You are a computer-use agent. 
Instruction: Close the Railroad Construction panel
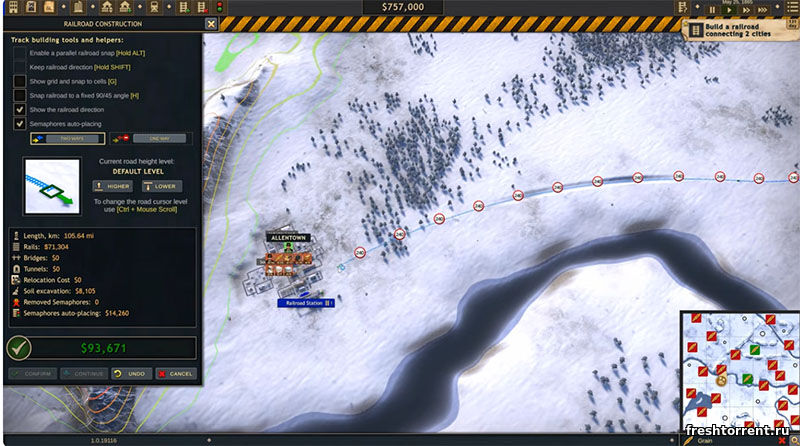[210, 23]
